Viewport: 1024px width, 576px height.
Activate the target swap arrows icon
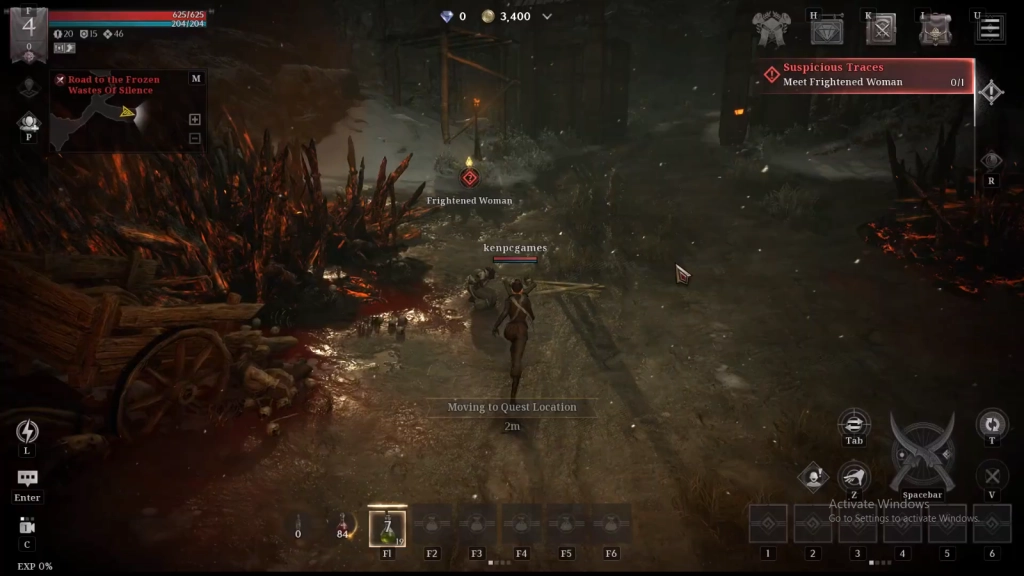(x=853, y=423)
